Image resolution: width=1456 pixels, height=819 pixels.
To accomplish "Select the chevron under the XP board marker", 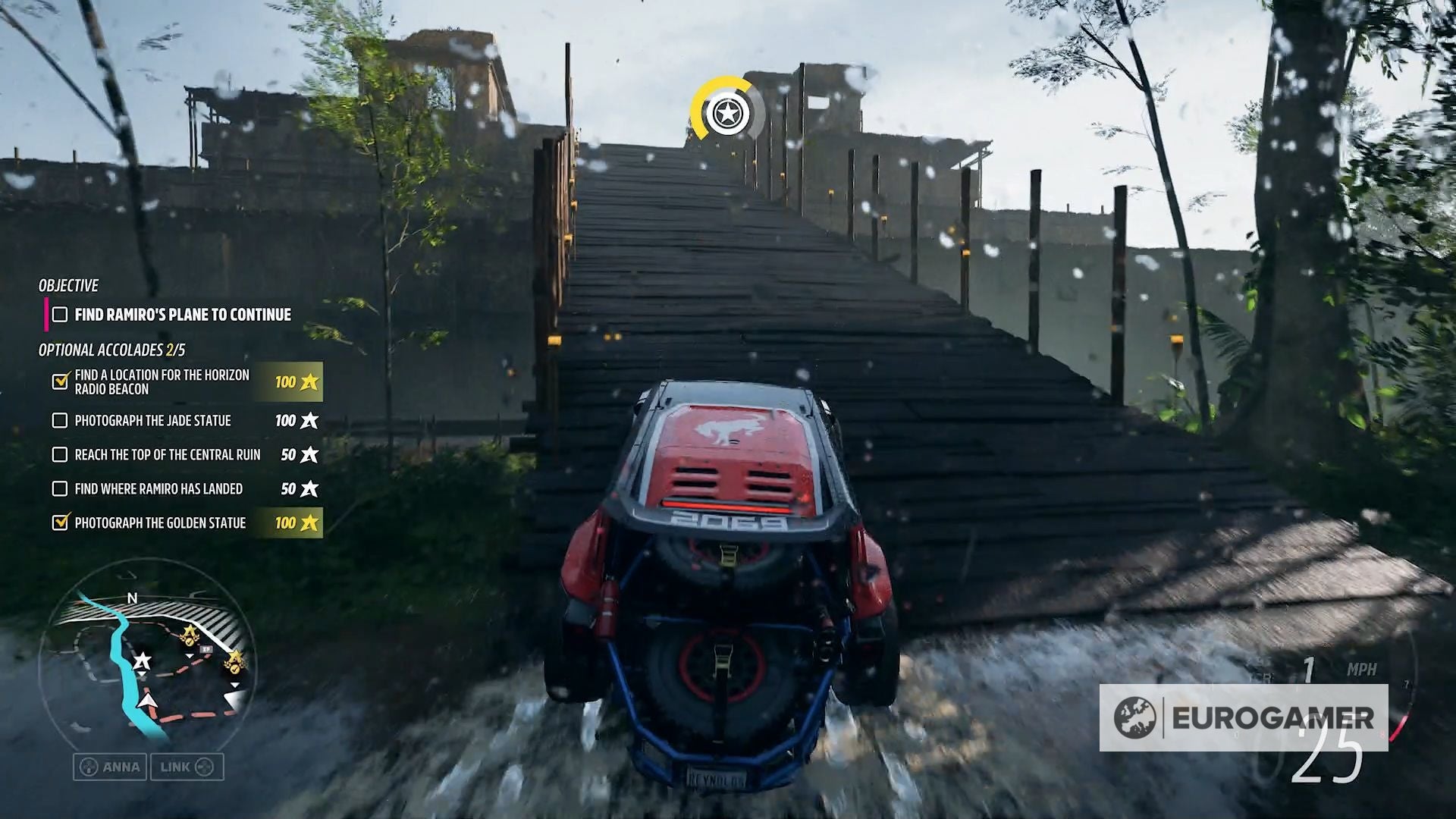I will click(190, 657).
